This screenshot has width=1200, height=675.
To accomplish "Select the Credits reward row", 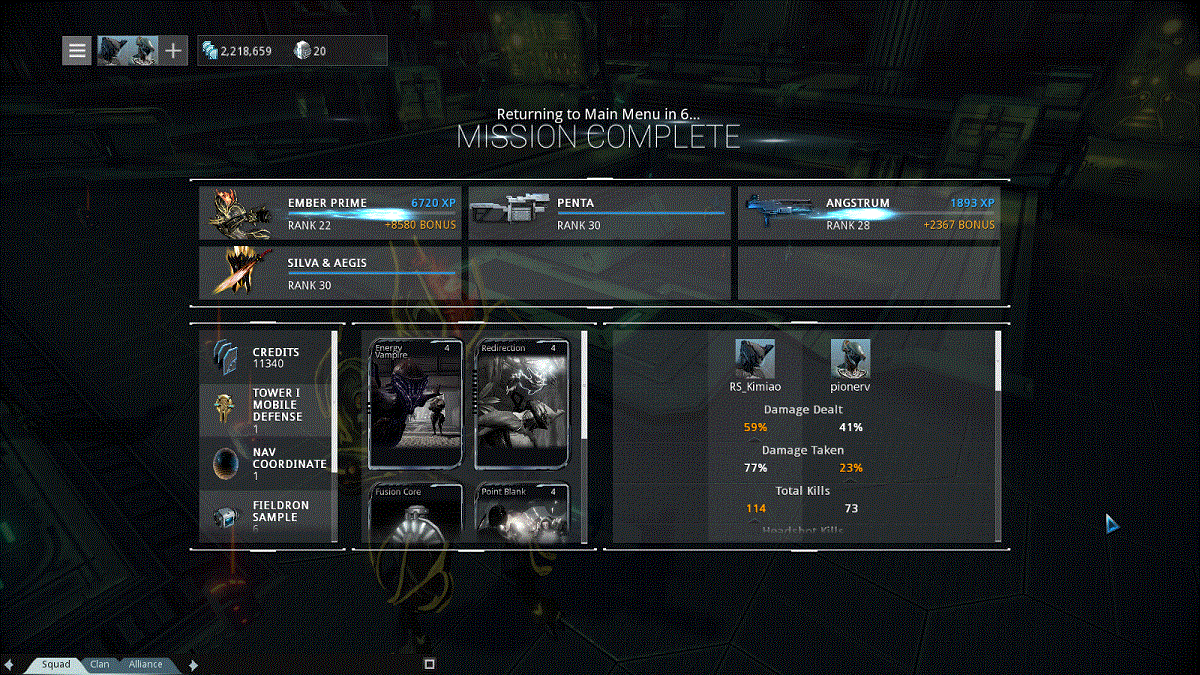I will click(x=265, y=358).
